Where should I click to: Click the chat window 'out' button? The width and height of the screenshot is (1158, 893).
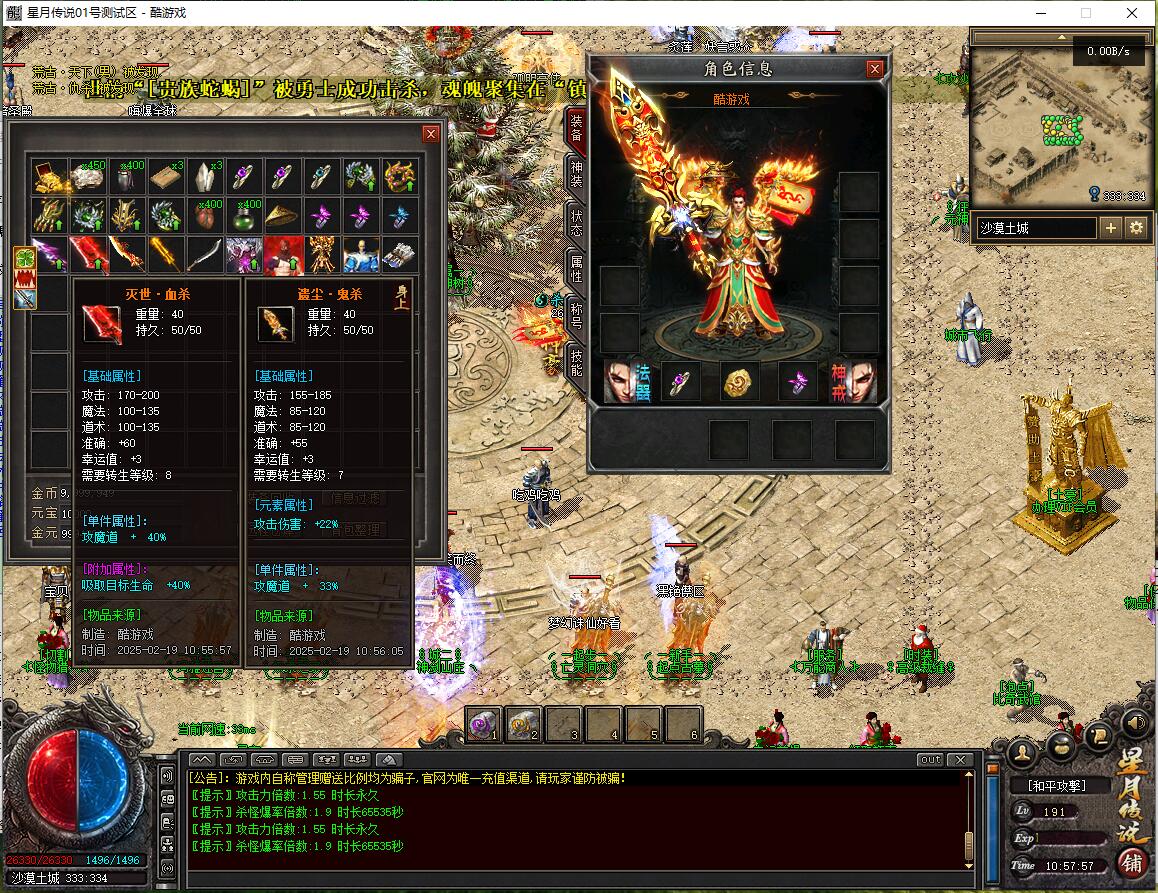[930, 760]
